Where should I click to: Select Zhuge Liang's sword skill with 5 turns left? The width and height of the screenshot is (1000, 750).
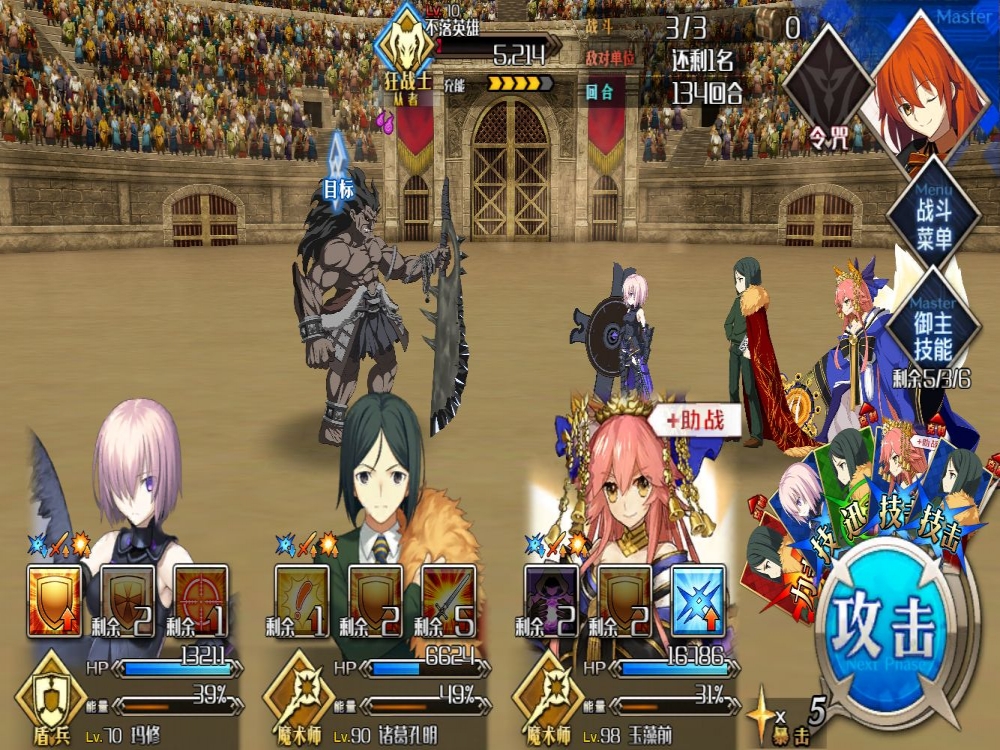(x=448, y=601)
